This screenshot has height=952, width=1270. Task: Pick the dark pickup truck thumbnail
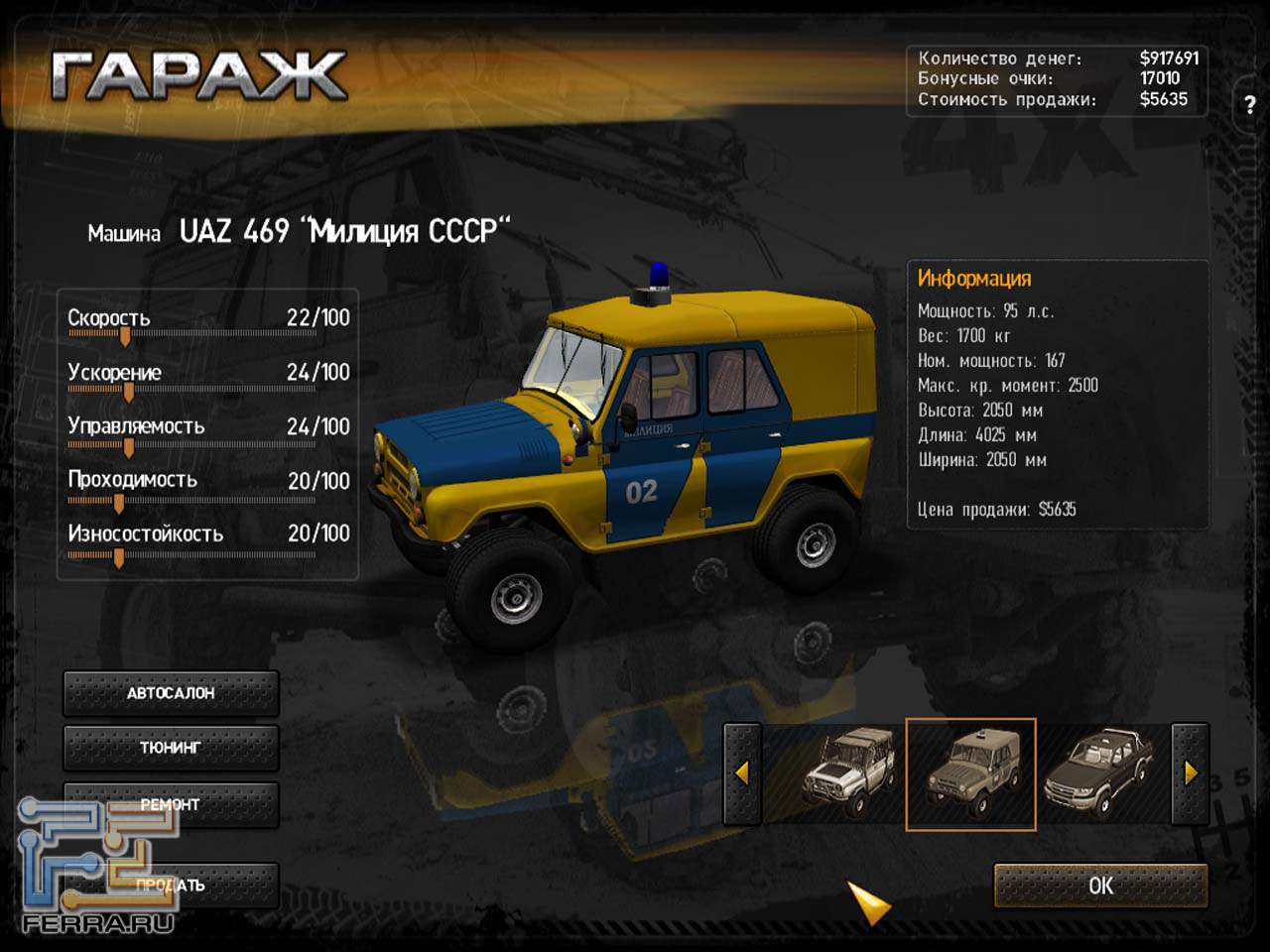click(x=1099, y=773)
